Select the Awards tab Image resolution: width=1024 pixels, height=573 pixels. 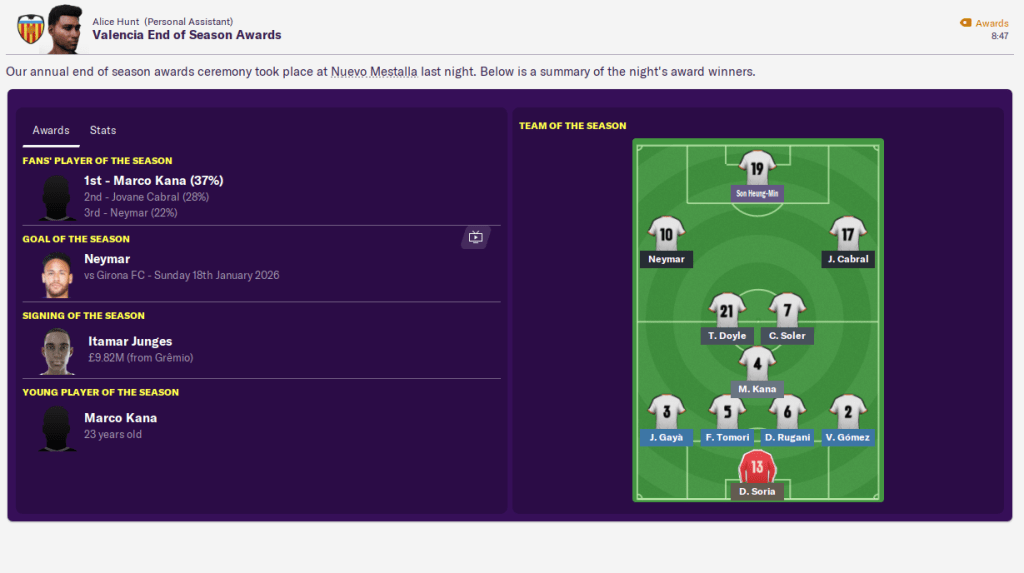(51, 130)
